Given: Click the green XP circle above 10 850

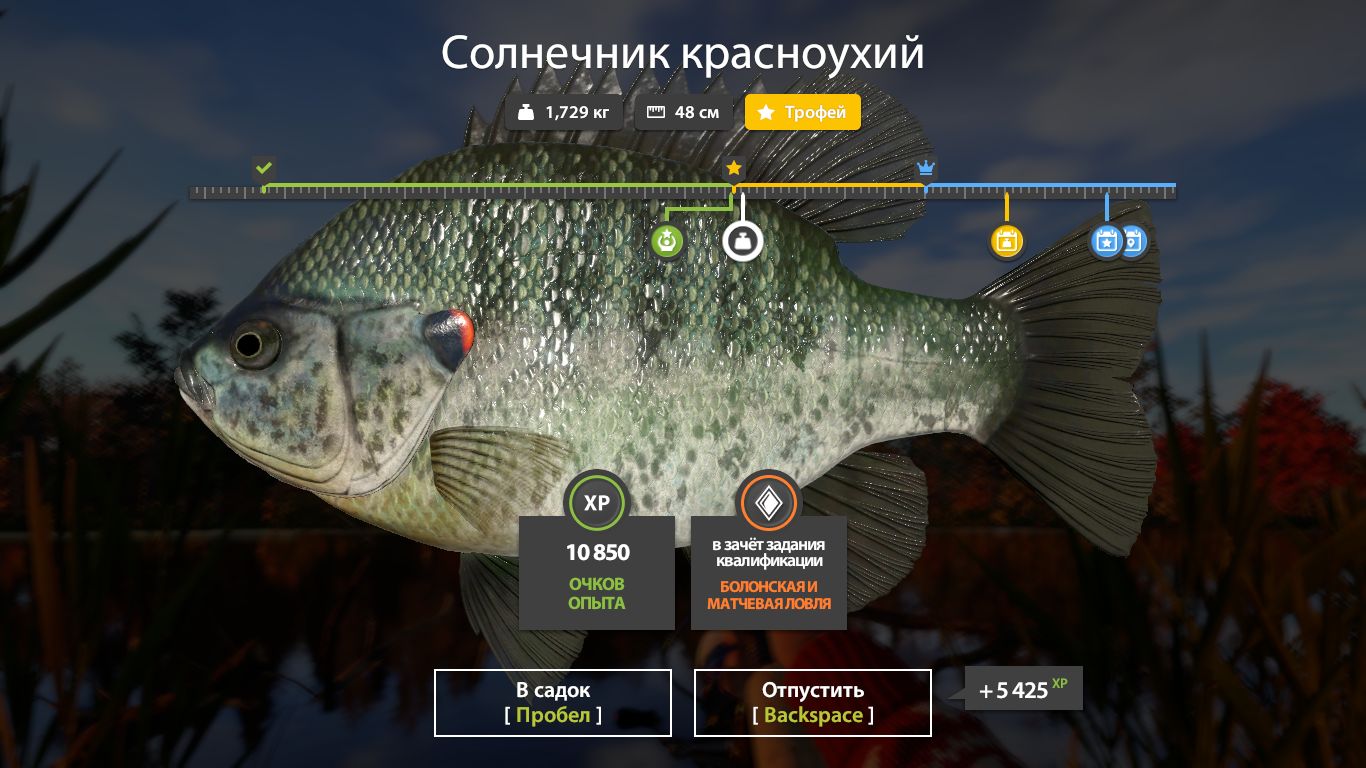Looking at the screenshot, I should click(597, 503).
